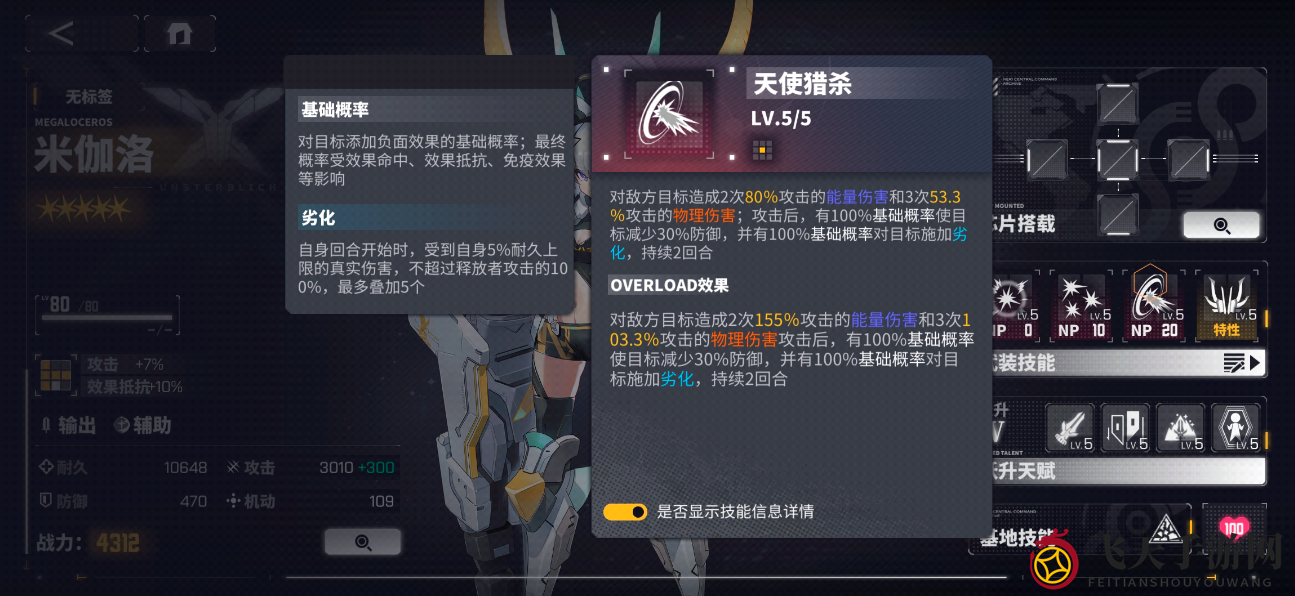
Task: Open the heart 100 affinity icon
Action: (1234, 530)
